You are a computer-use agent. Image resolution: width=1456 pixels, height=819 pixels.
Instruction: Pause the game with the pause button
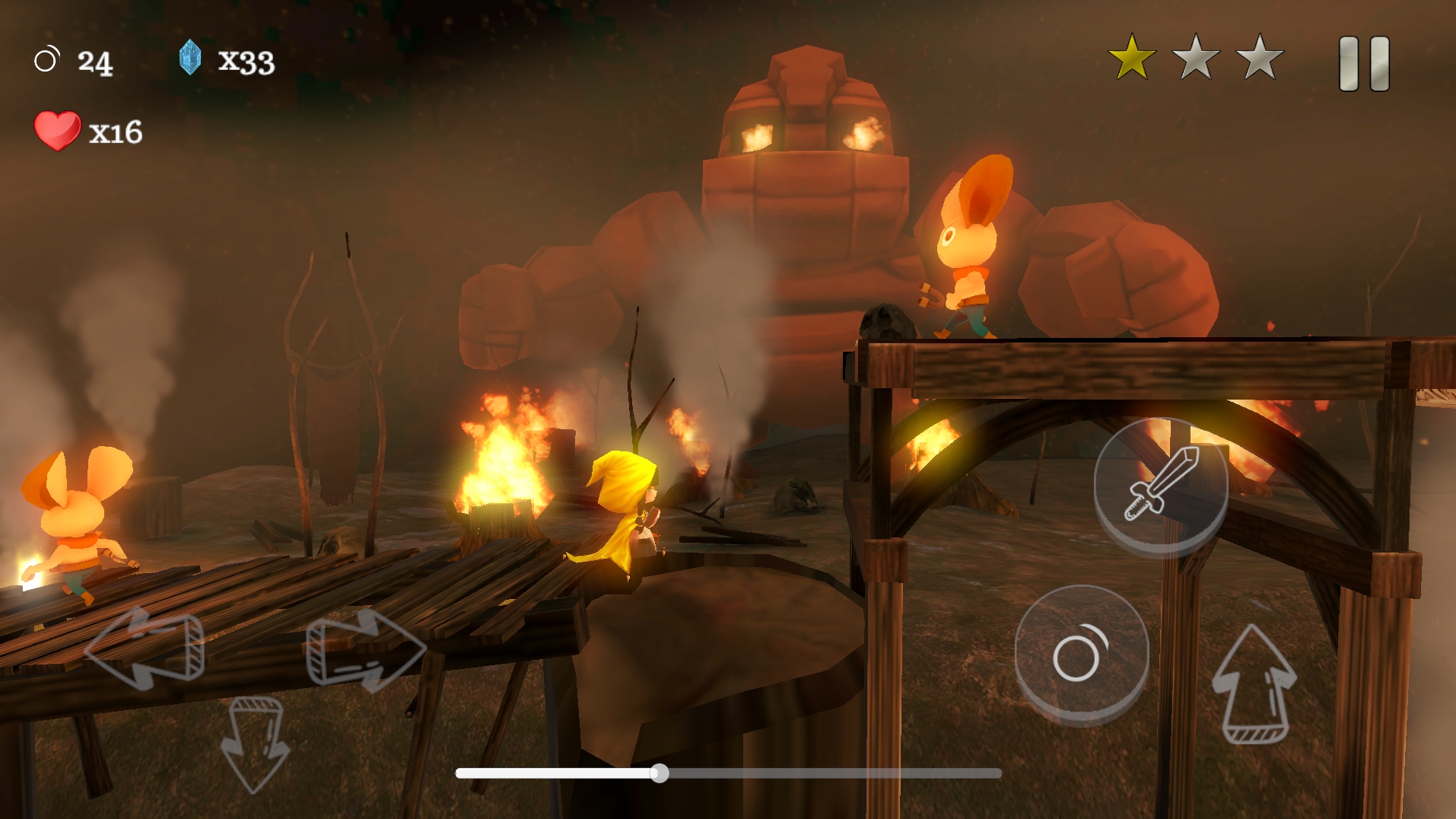click(1364, 64)
